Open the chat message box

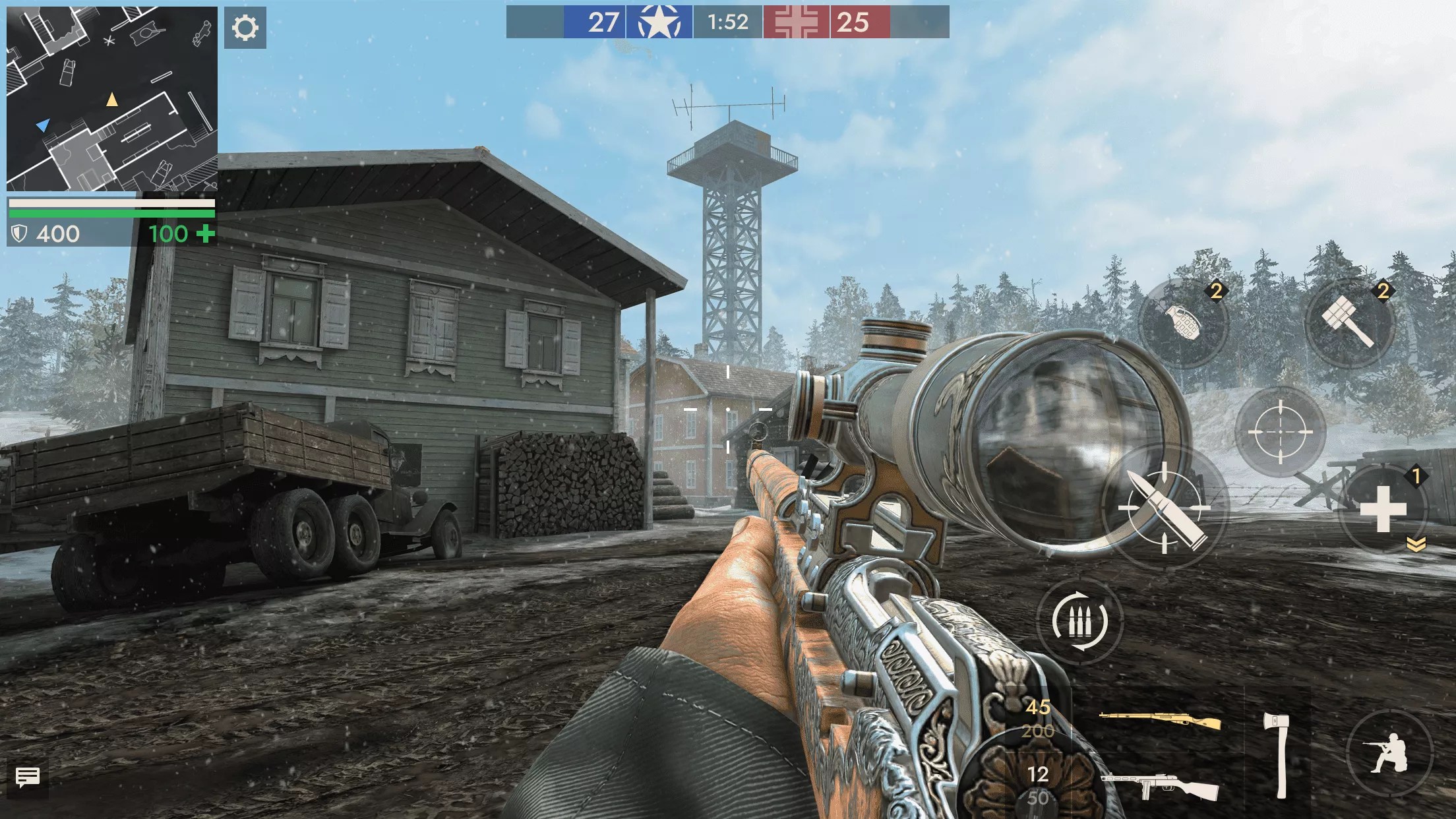tap(27, 778)
